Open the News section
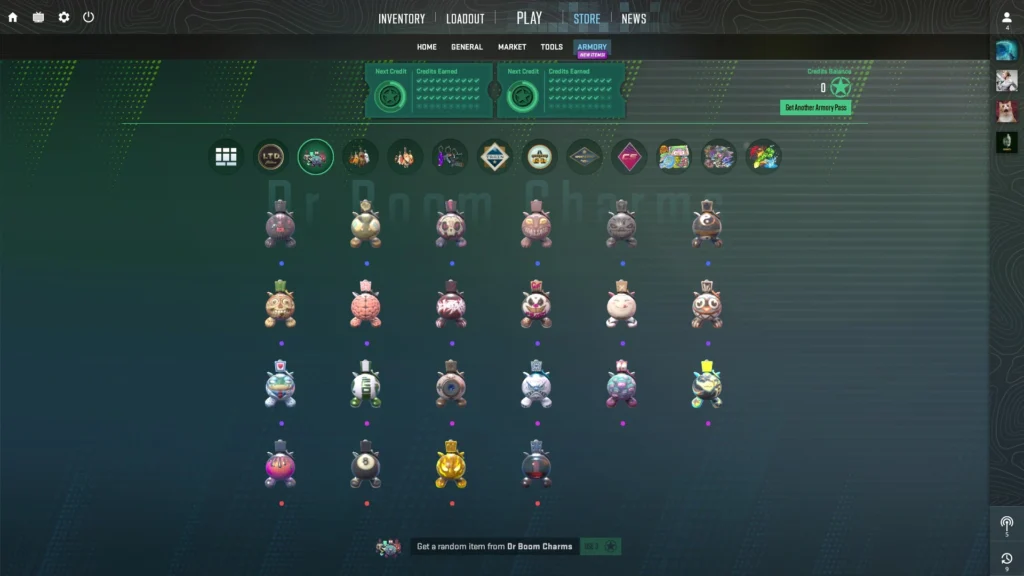 tap(634, 18)
